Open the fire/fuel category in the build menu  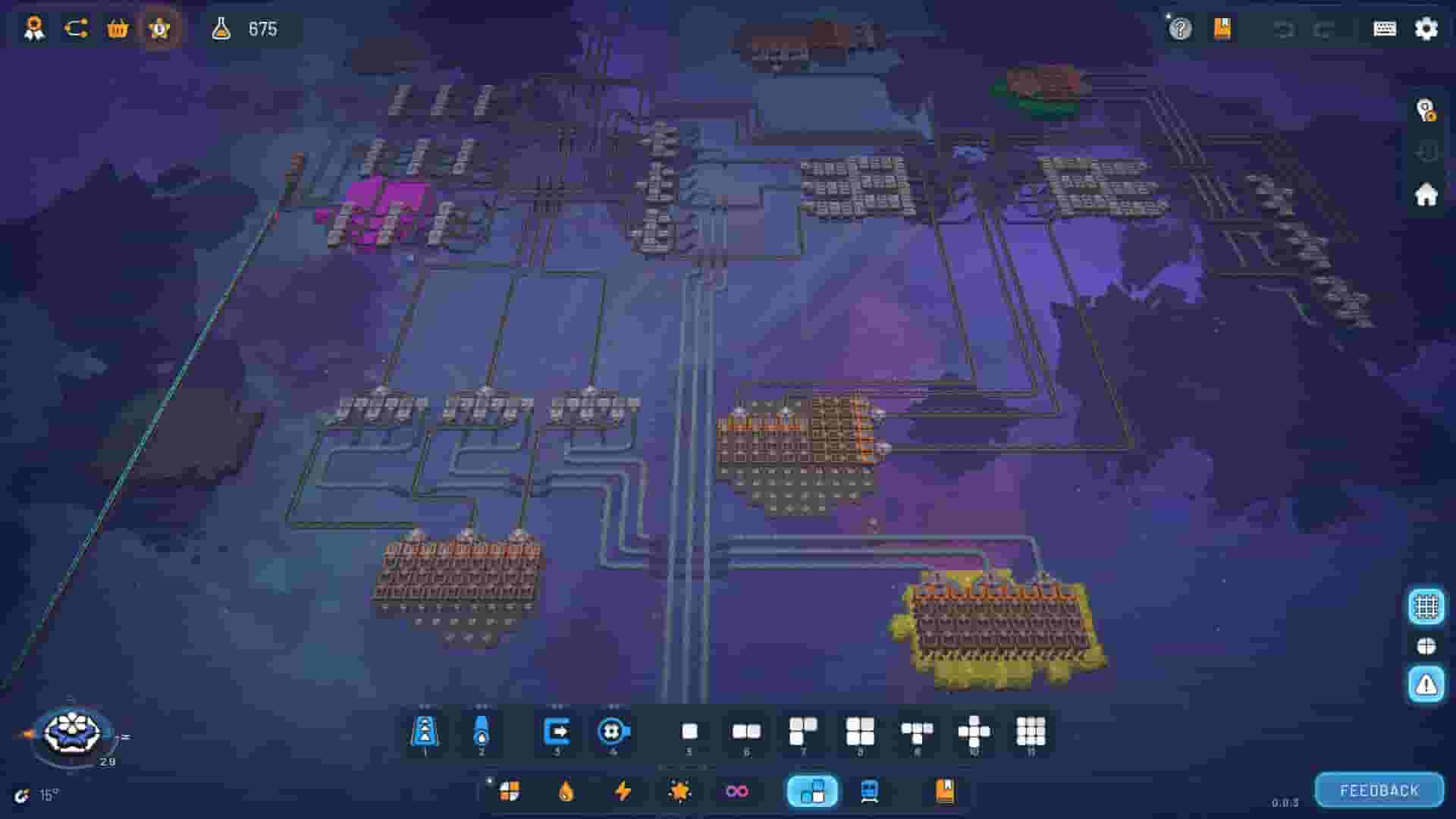[x=566, y=792]
